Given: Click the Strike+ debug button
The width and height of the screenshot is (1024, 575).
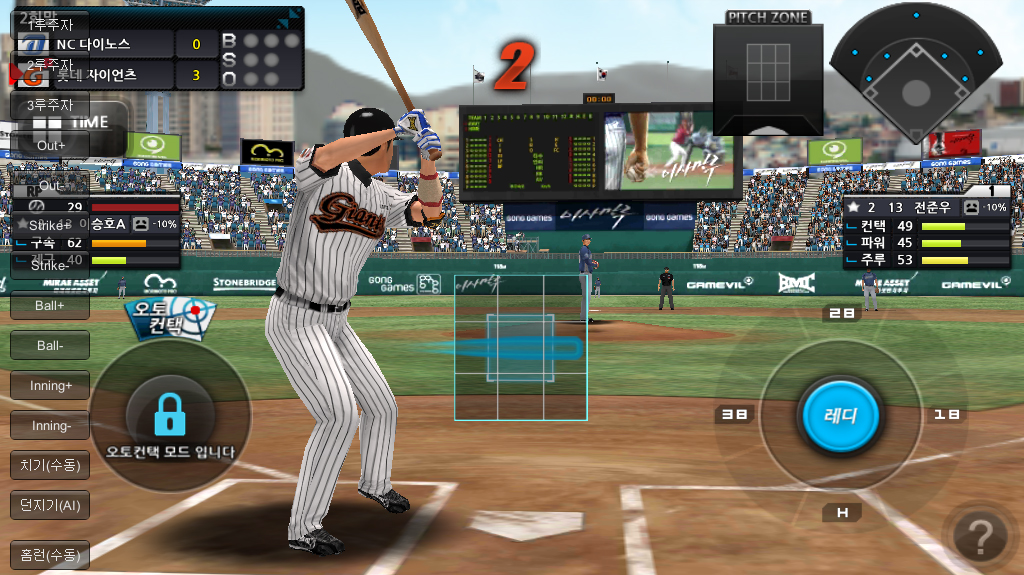Looking at the screenshot, I should click(x=50, y=225).
